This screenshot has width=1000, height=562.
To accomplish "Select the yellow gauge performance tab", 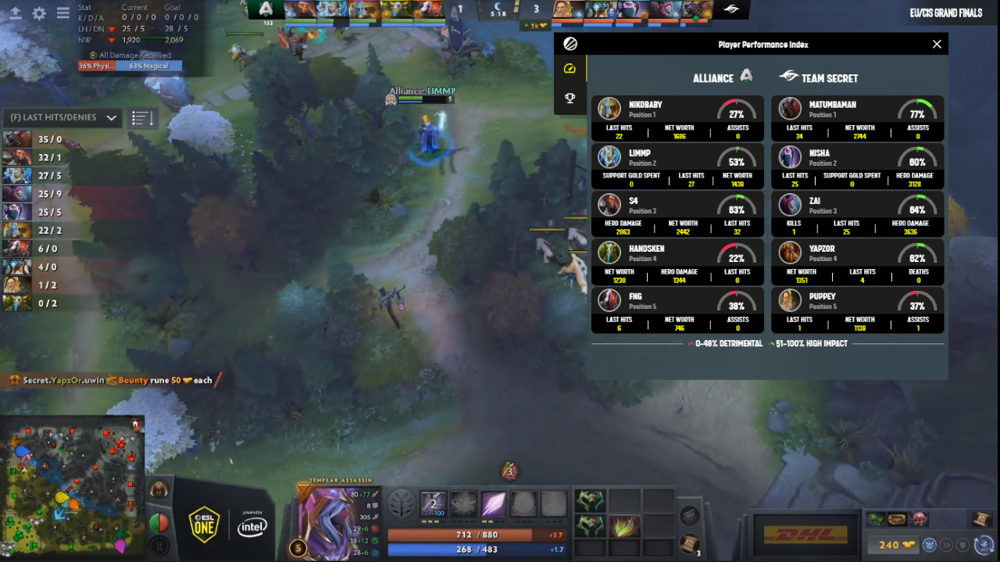I will click(570, 69).
